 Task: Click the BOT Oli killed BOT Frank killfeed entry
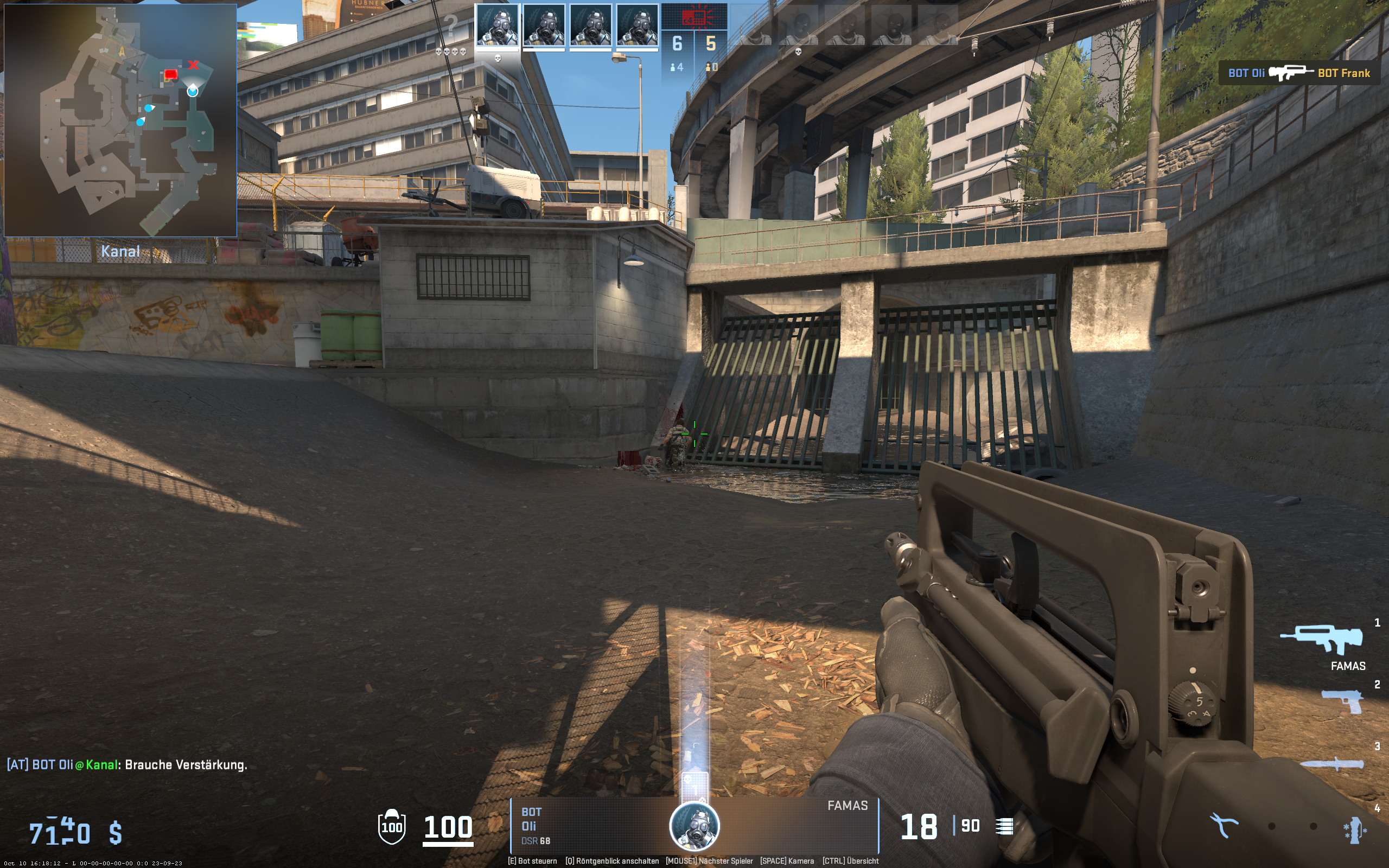tap(1299, 73)
